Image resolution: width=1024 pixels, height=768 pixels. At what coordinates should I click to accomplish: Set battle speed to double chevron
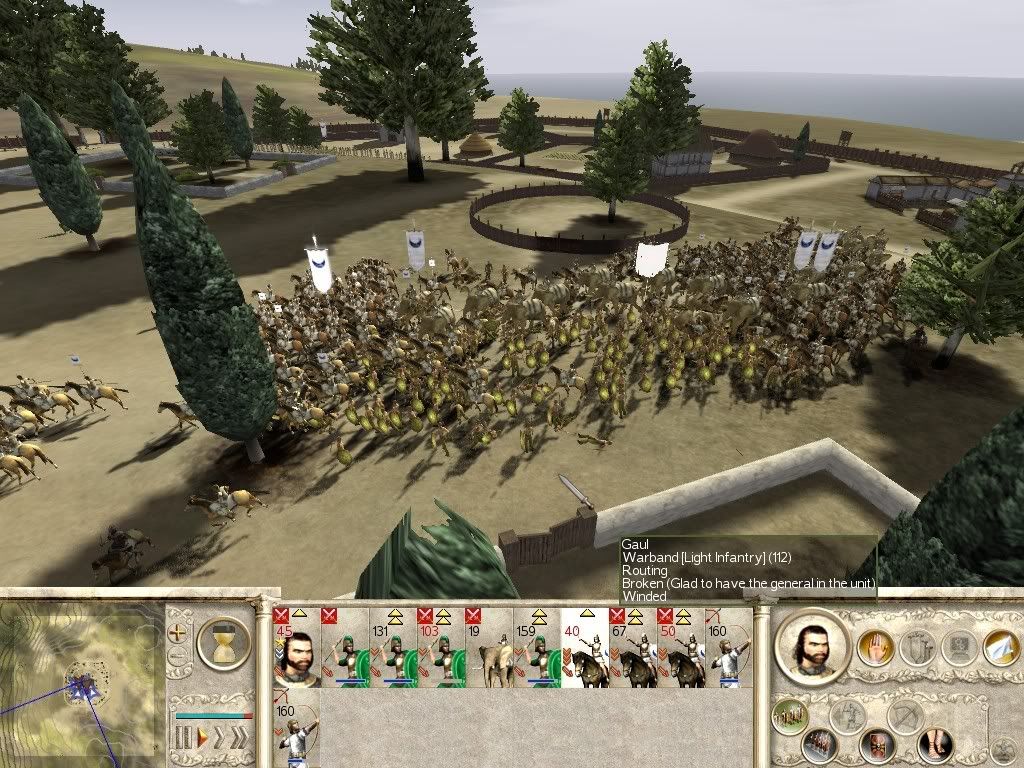click(217, 739)
